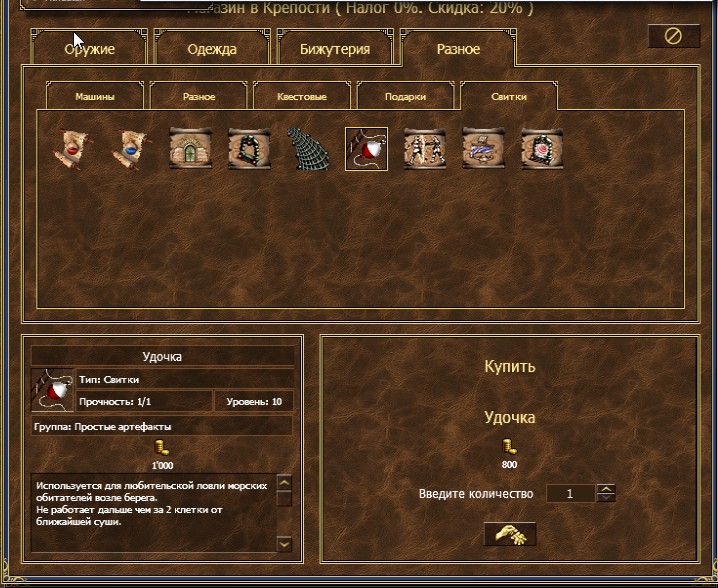Decrease the purchase quantity by one
718x588 pixels.
coord(606,498)
